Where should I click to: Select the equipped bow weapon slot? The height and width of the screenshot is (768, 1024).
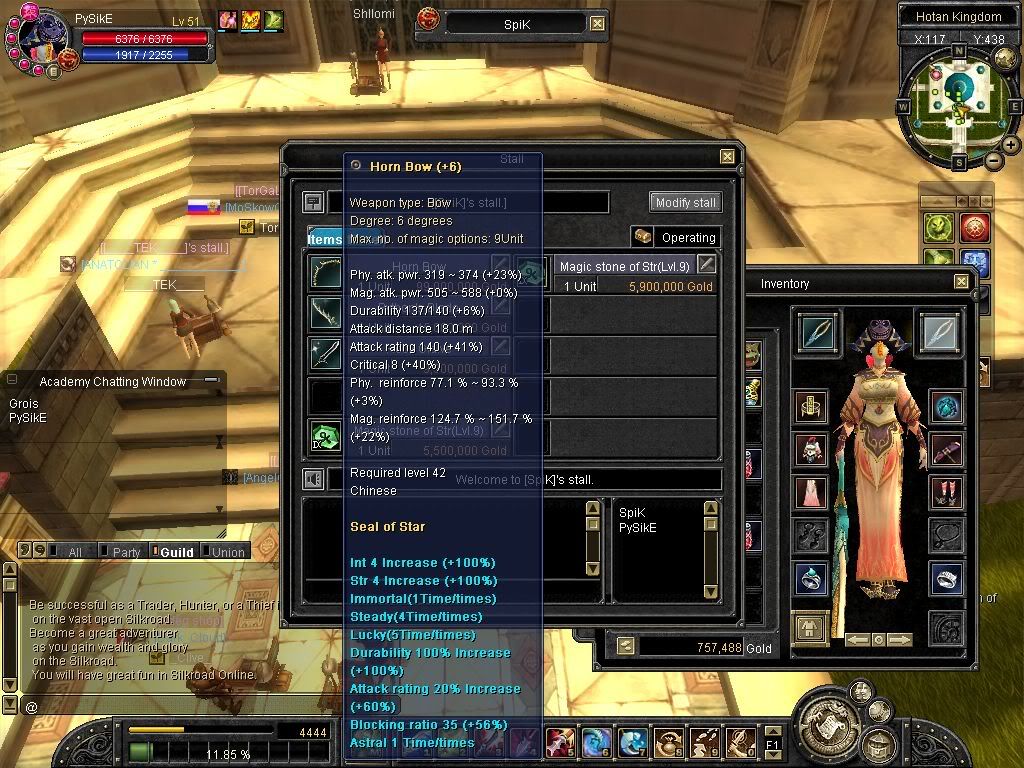point(817,333)
